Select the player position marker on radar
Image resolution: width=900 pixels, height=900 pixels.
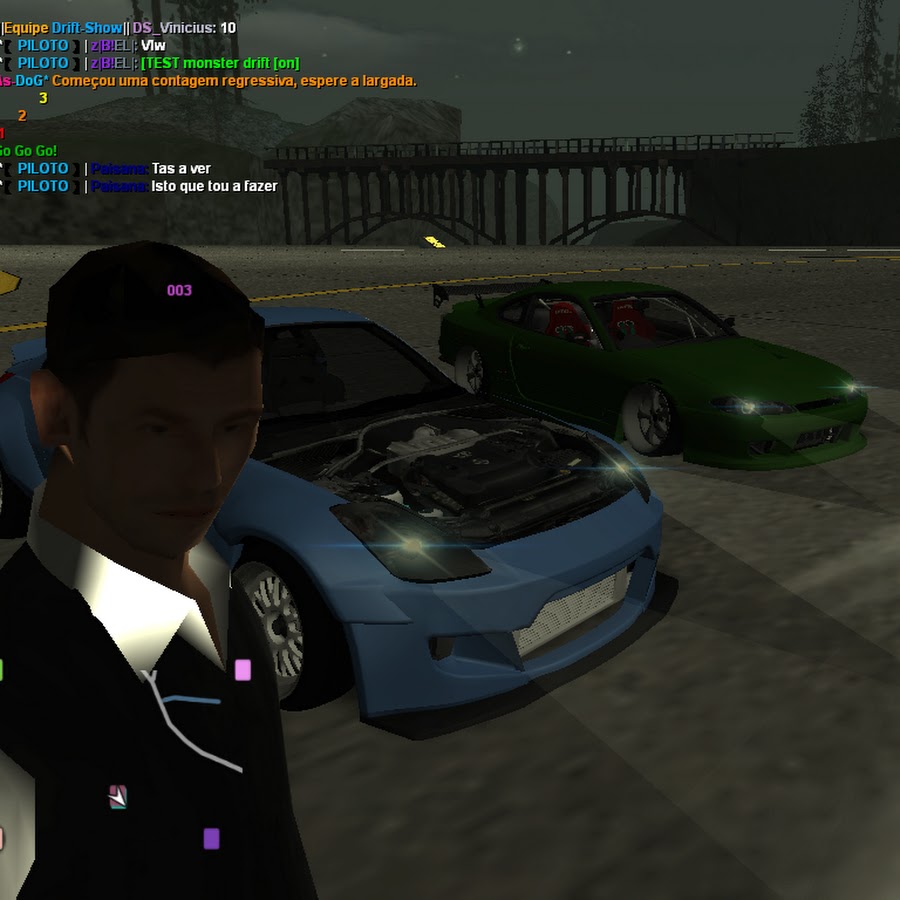point(118,797)
